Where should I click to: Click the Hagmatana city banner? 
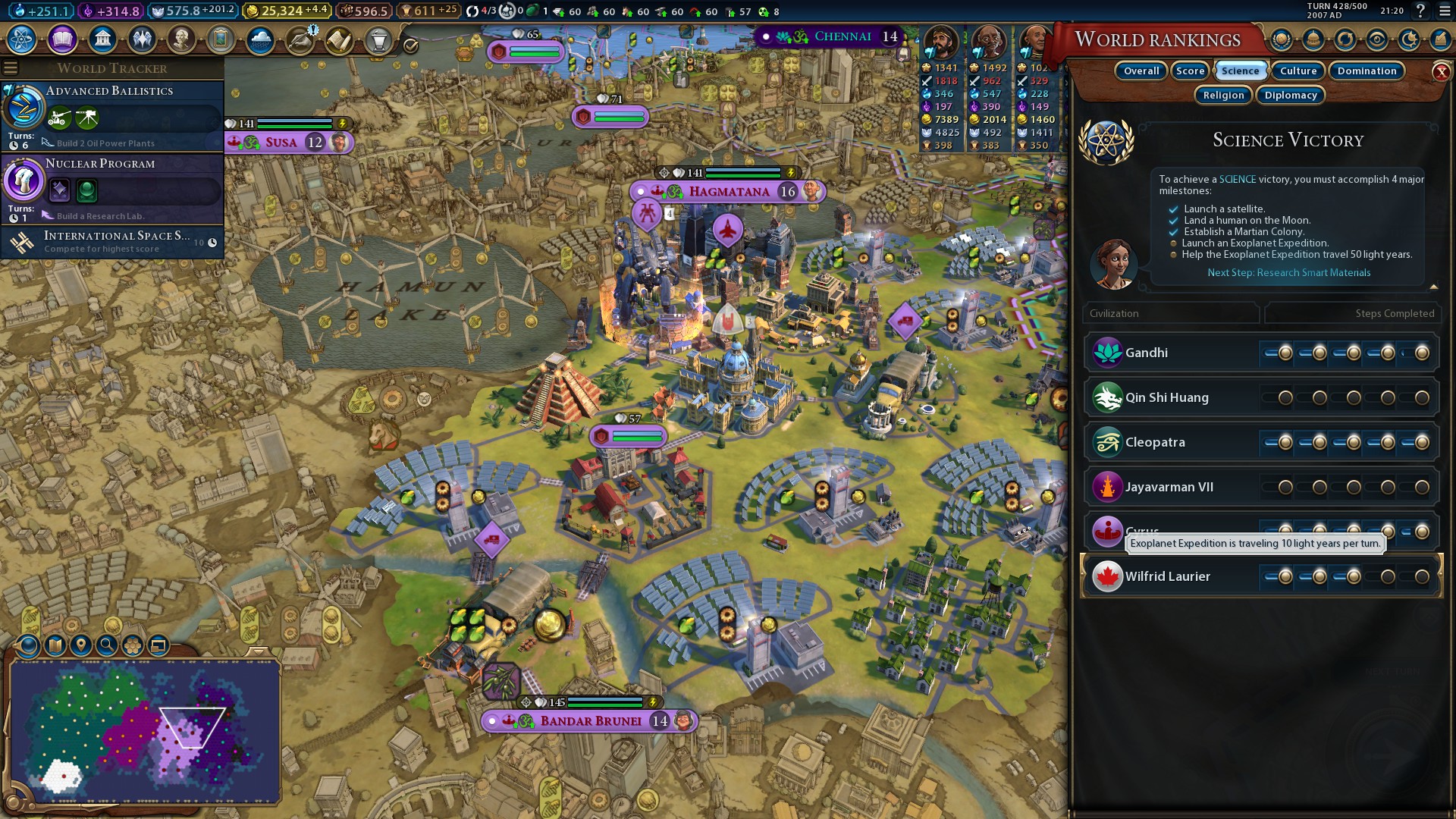(x=728, y=191)
